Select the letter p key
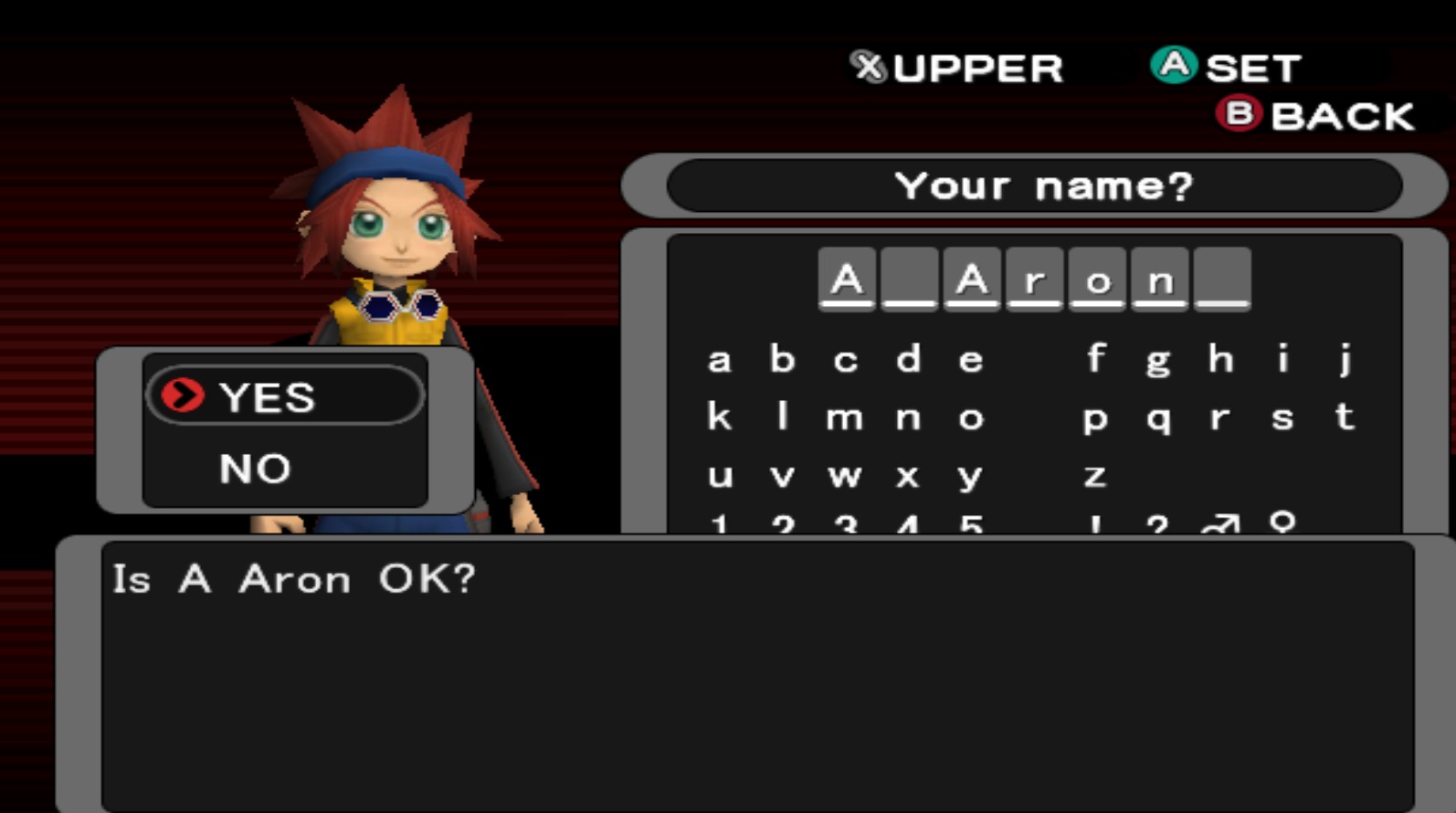The height and width of the screenshot is (813, 1456). (x=1095, y=419)
